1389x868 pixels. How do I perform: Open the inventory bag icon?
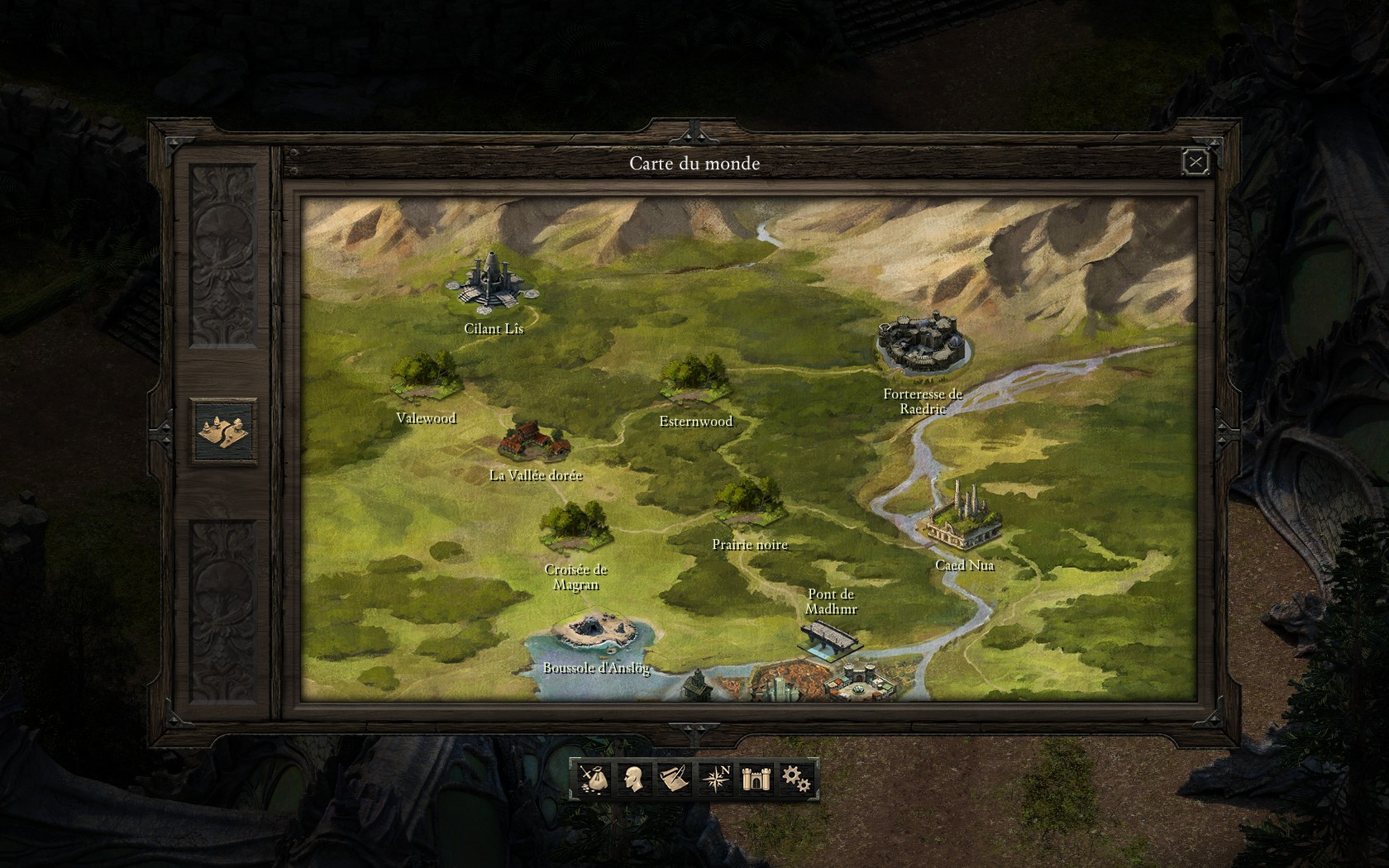[x=593, y=779]
